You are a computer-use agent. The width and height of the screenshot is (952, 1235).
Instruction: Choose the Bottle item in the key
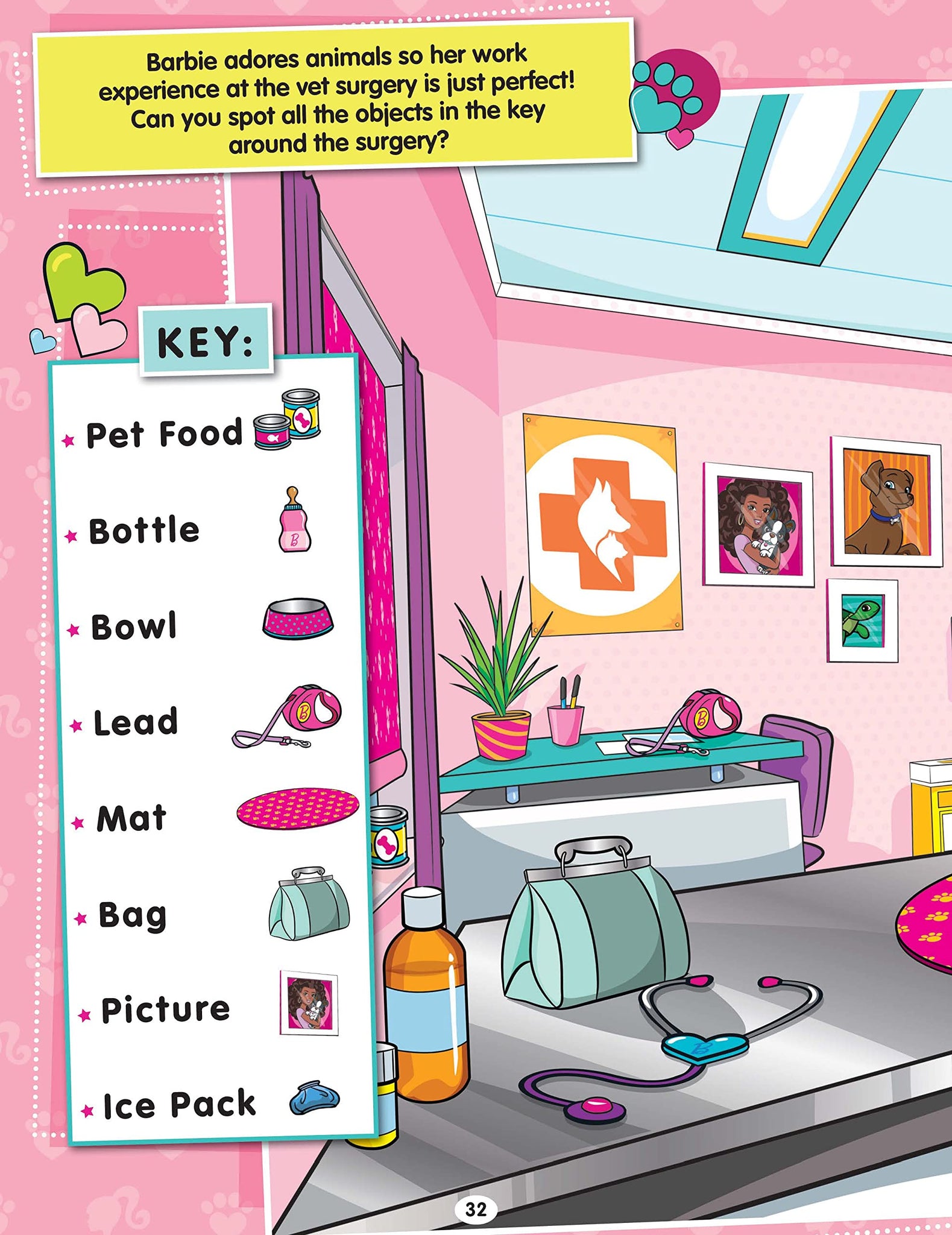[x=144, y=531]
